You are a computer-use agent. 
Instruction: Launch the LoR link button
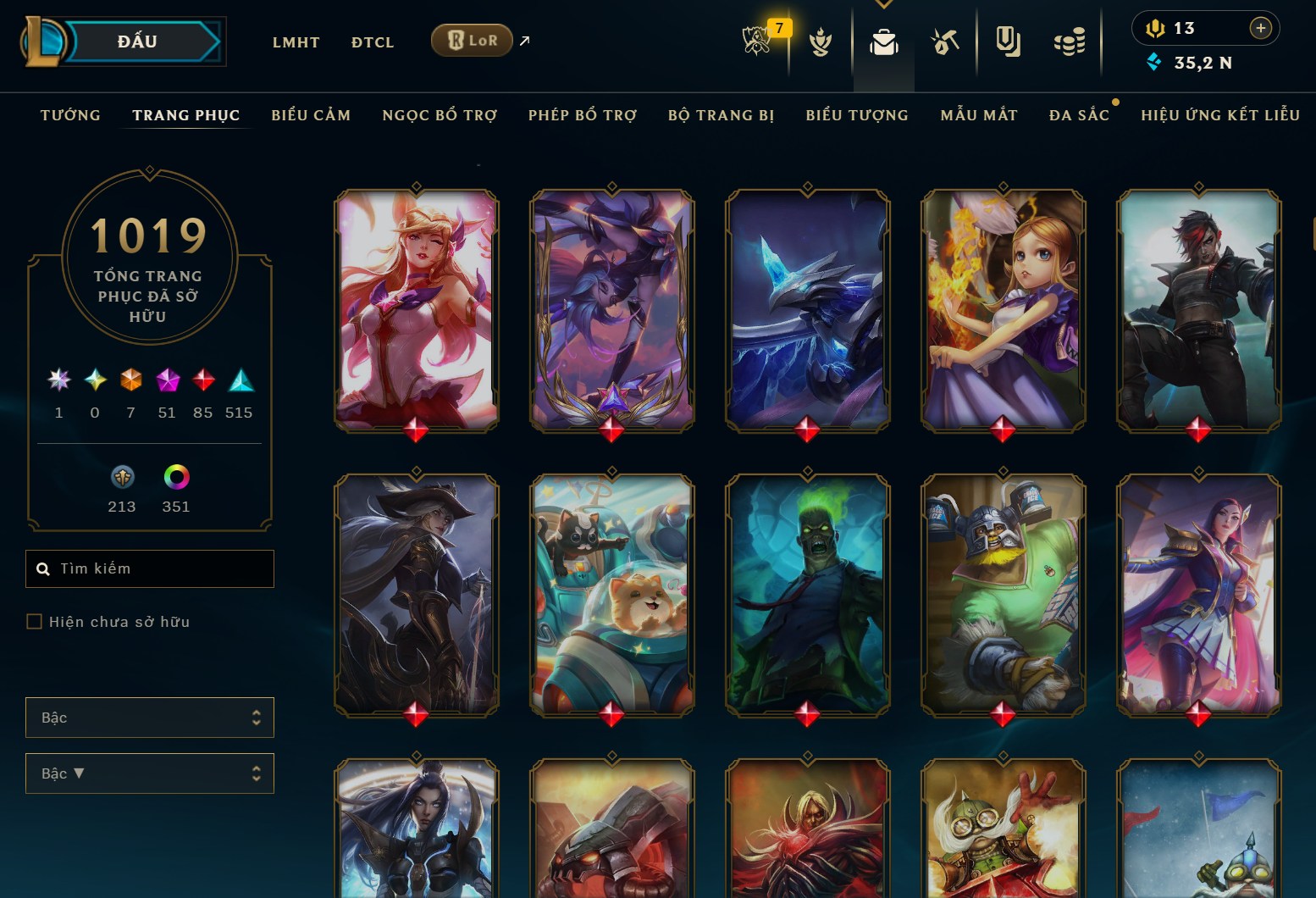click(x=472, y=40)
